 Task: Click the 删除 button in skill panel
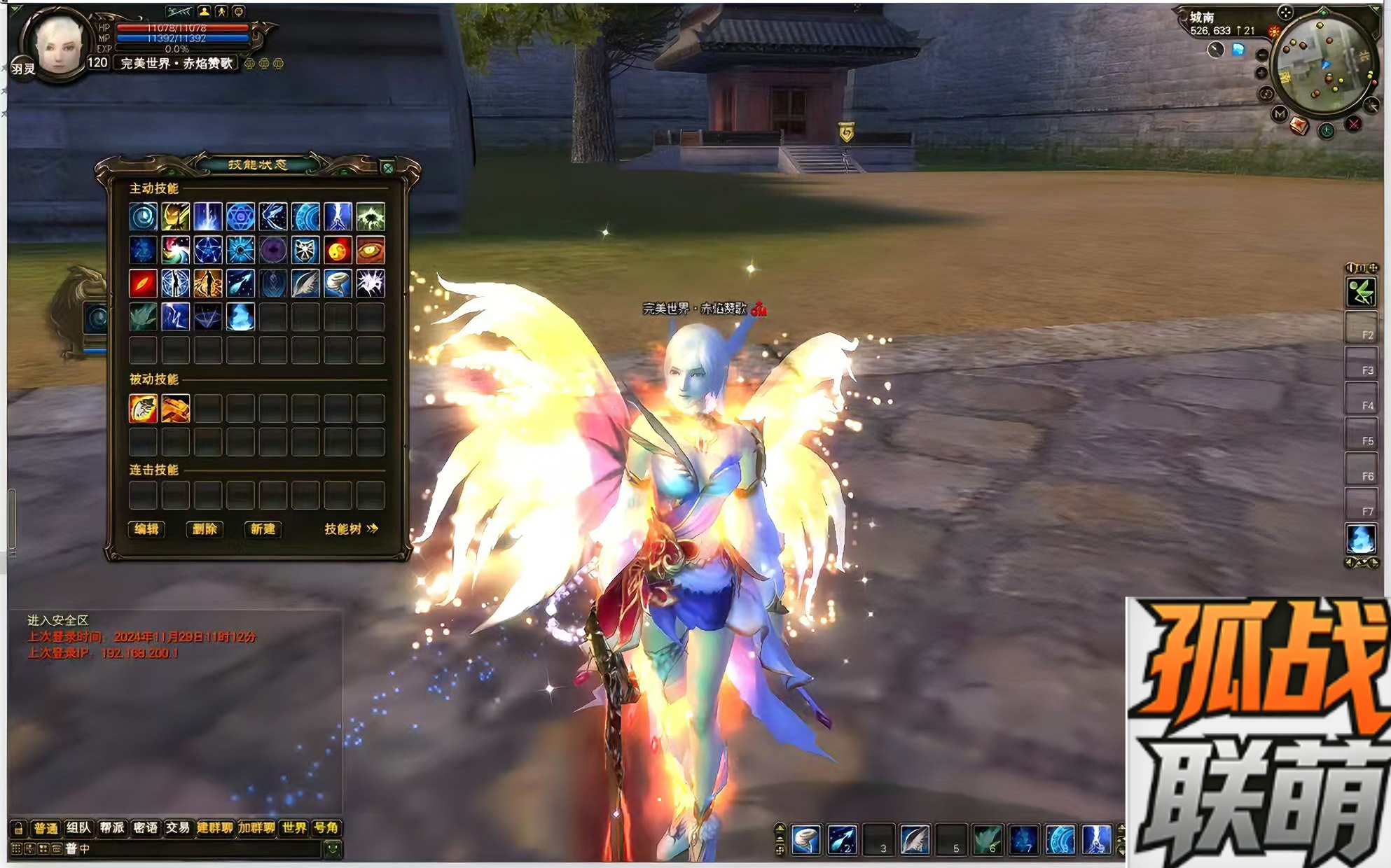click(x=205, y=529)
